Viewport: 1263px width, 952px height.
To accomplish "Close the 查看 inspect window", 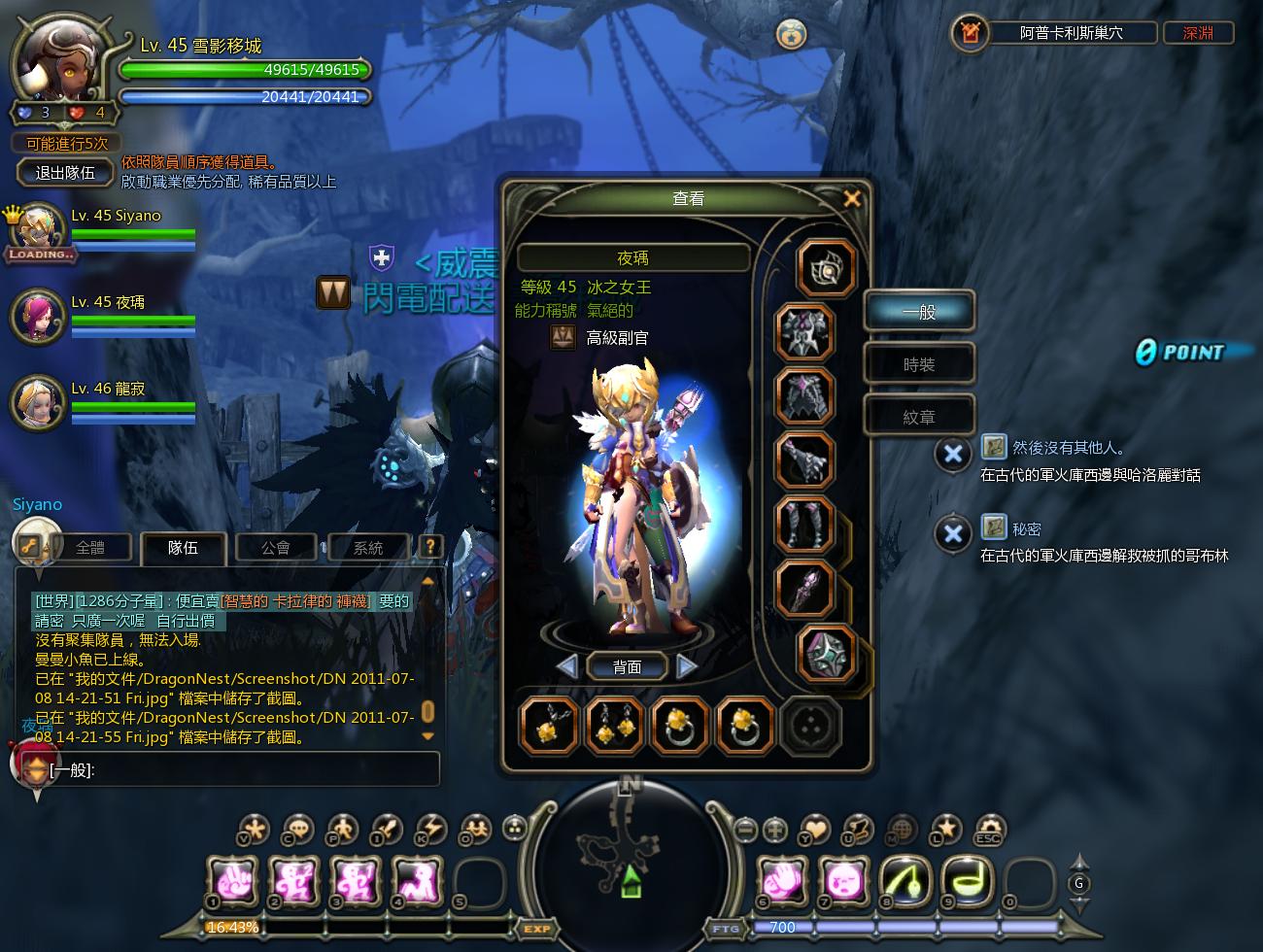I will pos(852,198).
